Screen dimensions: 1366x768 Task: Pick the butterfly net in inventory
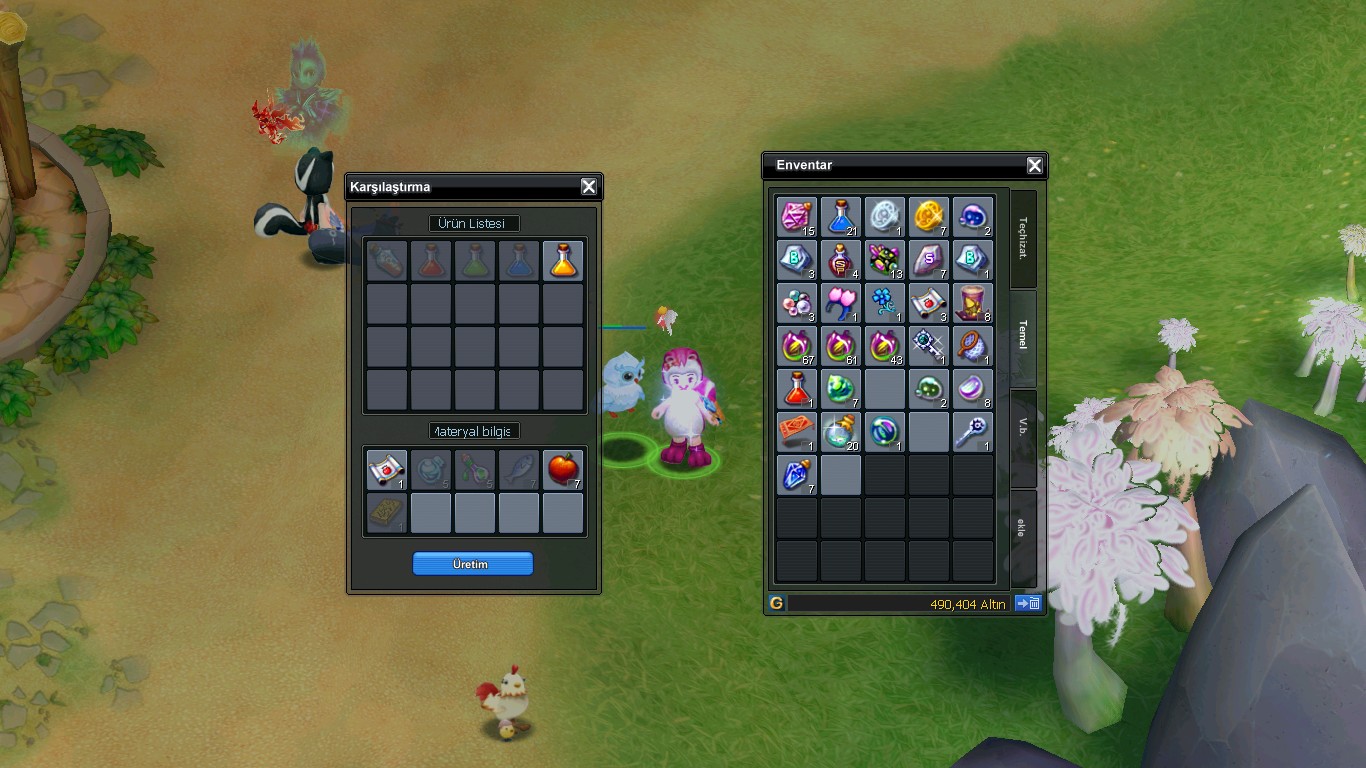click(x=973, y=346)
